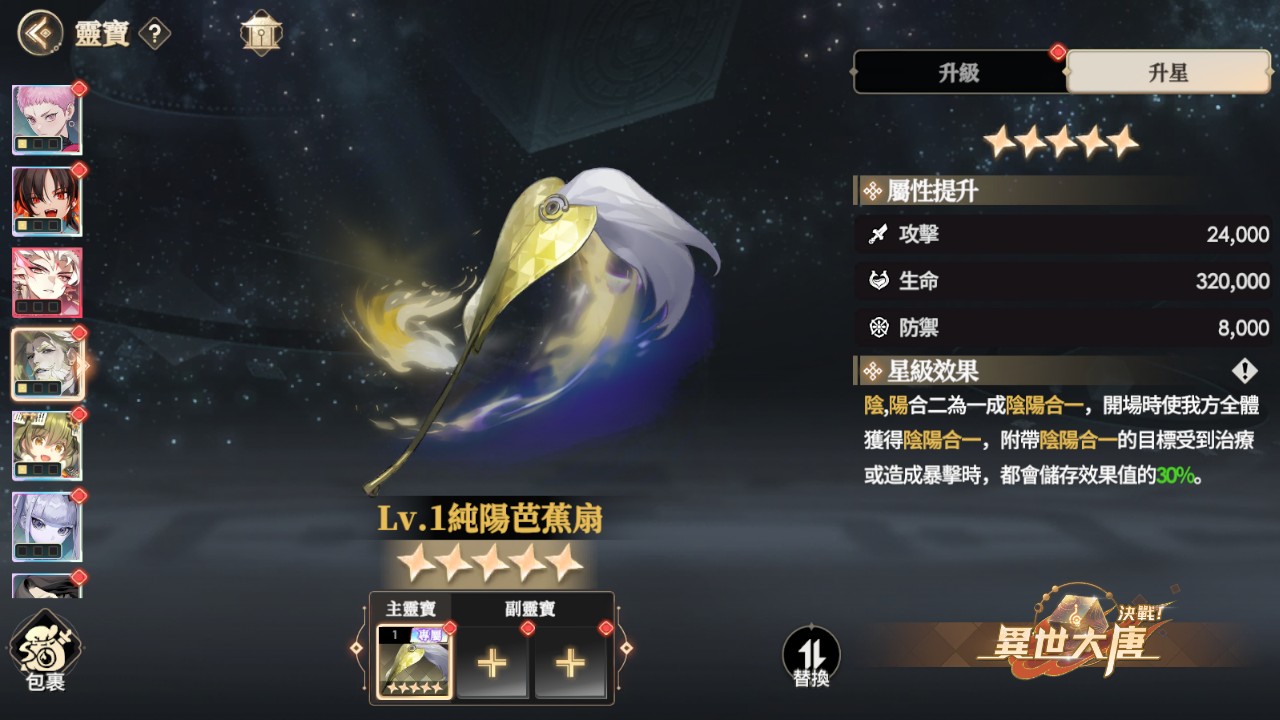Switch to the 升星 tab
The width and height of the screenshot is (1280, 720).
point(1168,72)
